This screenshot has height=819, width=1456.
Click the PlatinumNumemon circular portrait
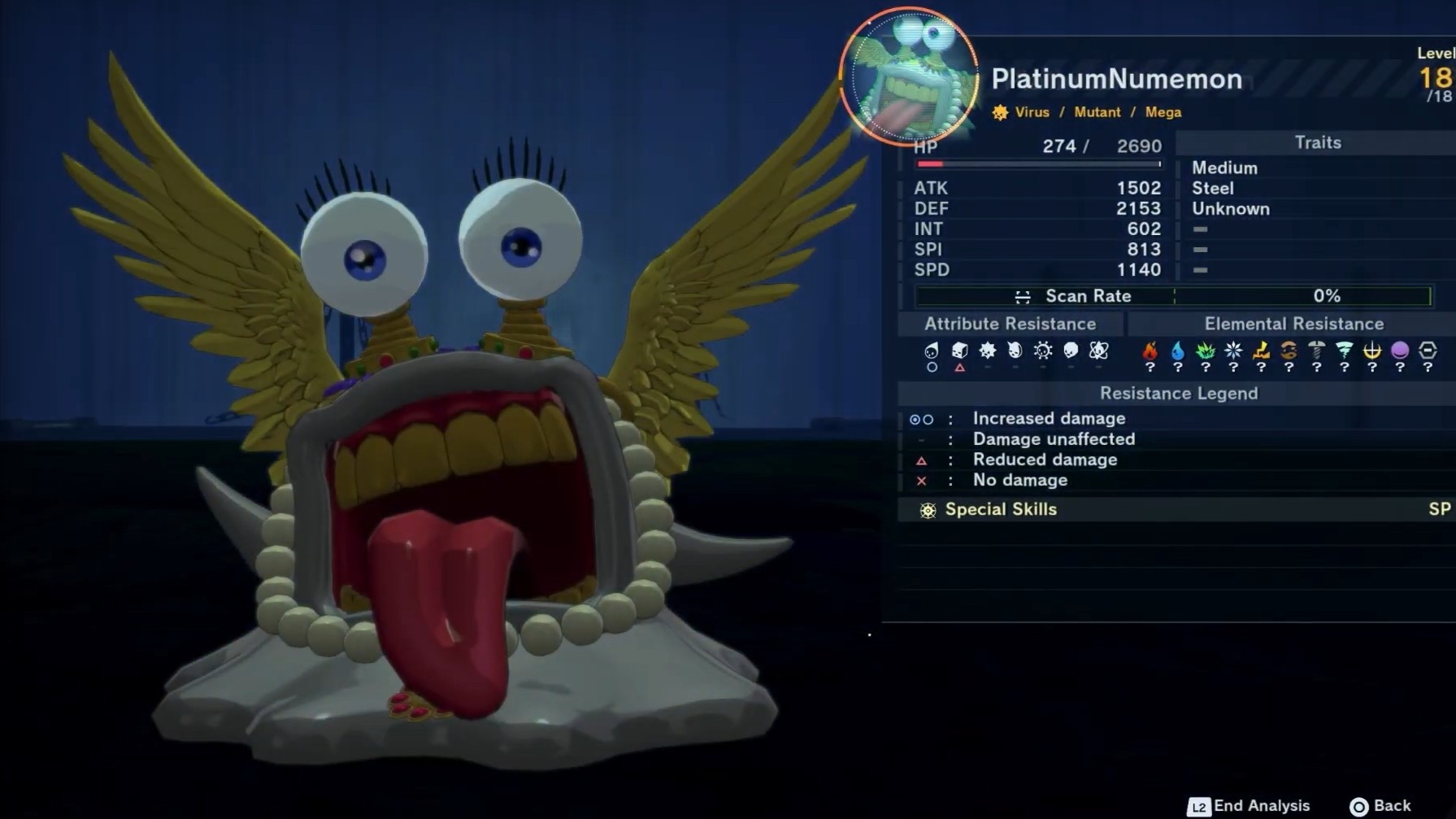[x=909, y=78]
